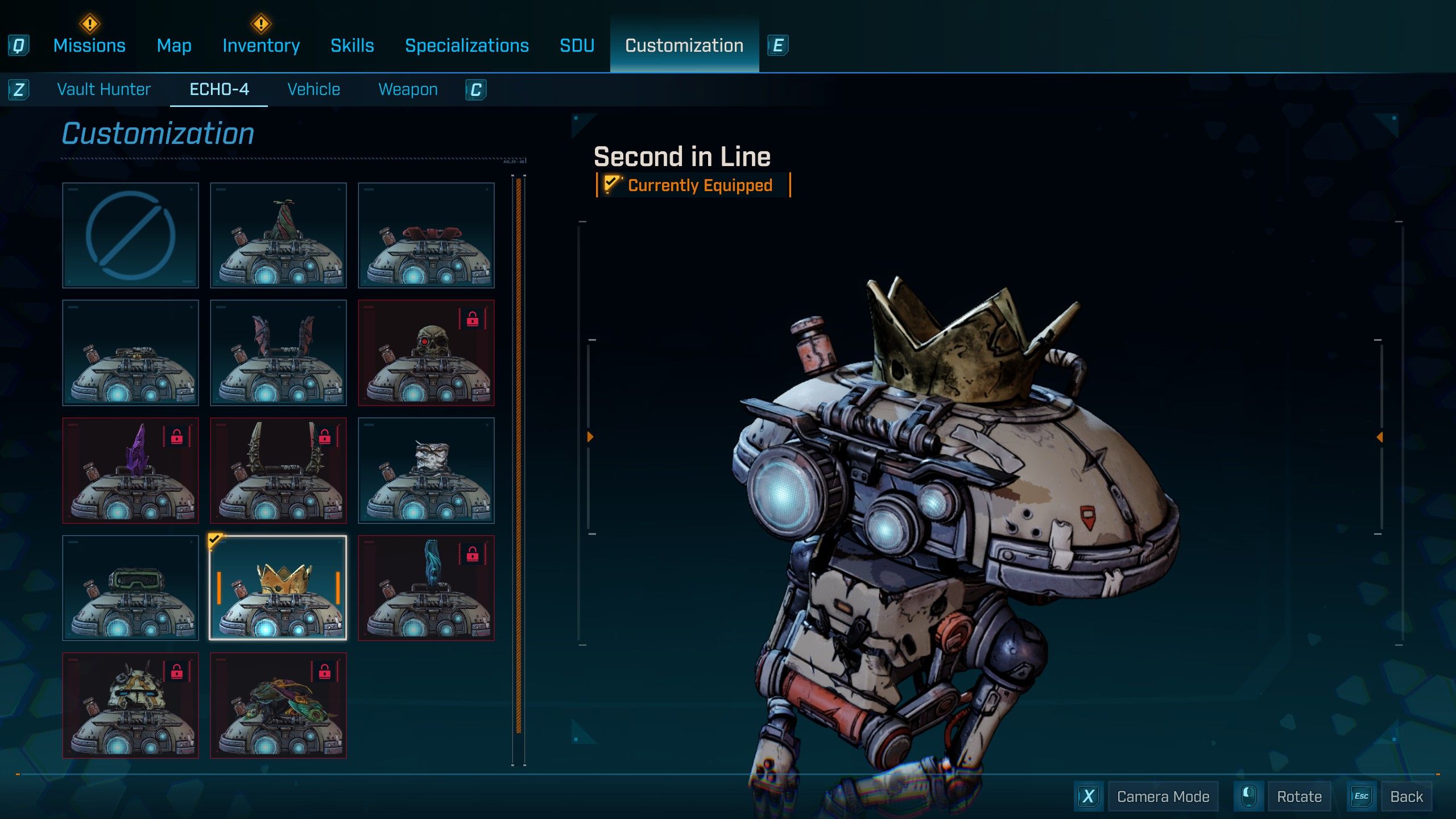This screenshot has width=1456, height=819.
Task: Select the green goggles ornament
Action: [130, 588]
